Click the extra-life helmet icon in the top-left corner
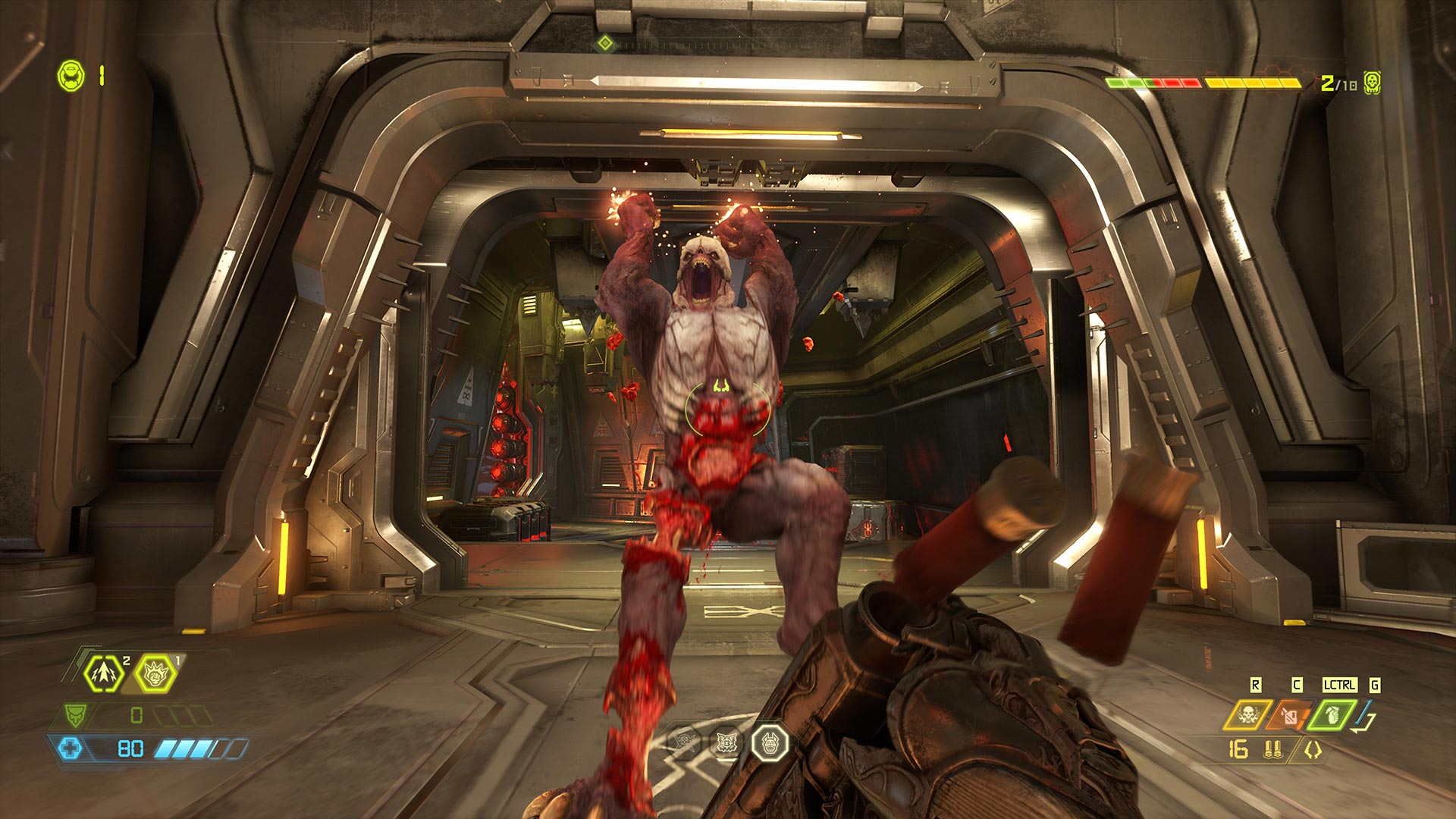Screen dimensions: 1456x819 pos(71,74)
